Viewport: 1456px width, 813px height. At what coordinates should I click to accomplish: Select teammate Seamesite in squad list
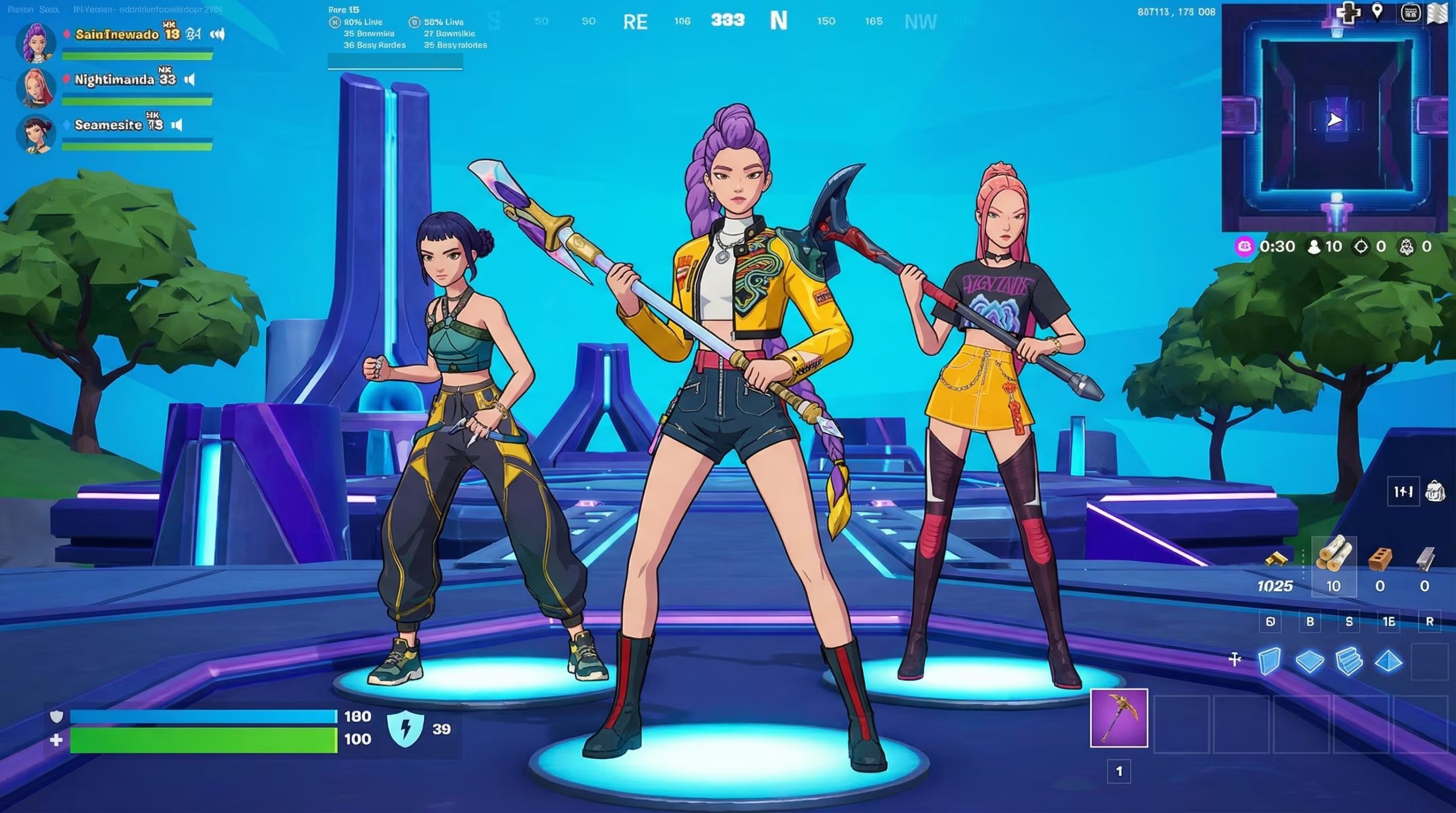point(108,125)
